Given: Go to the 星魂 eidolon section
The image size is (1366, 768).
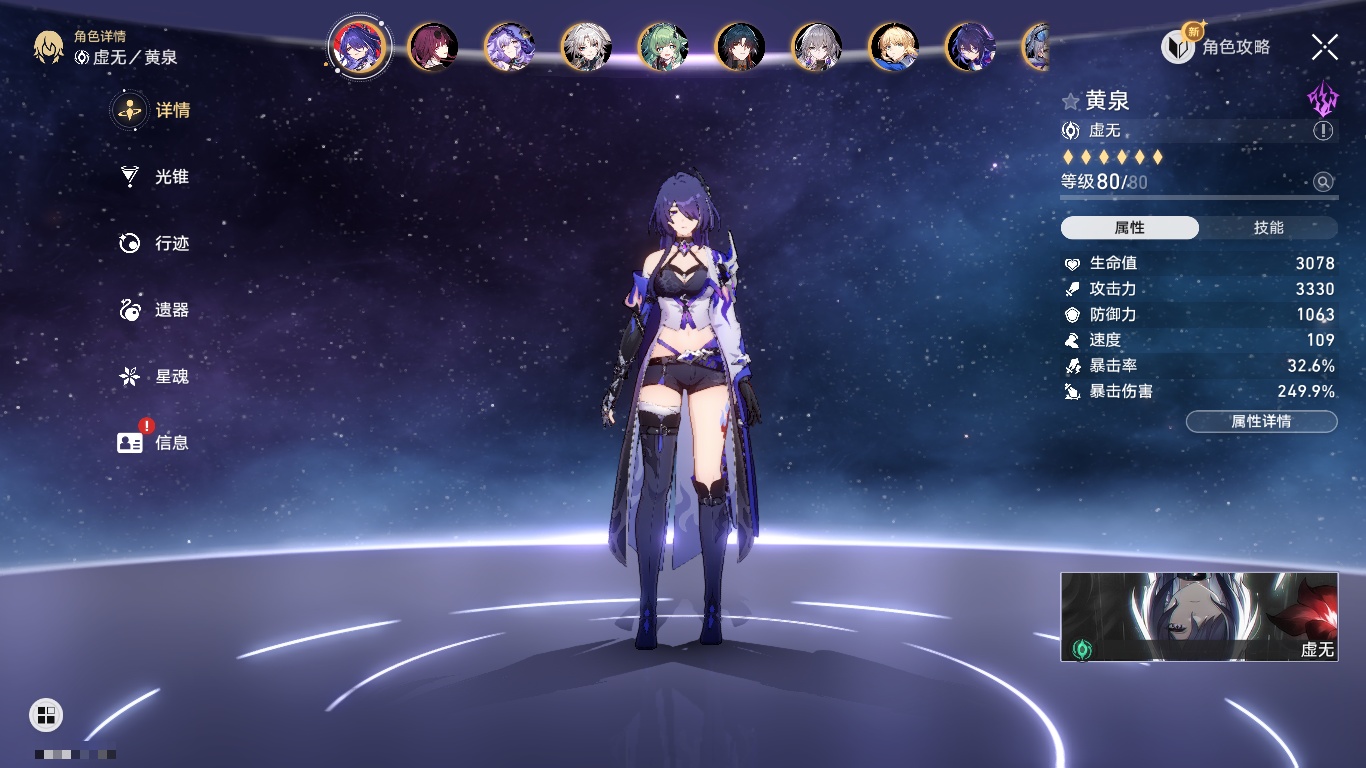Looking at the screenshot, I should (x=155, y=376).
